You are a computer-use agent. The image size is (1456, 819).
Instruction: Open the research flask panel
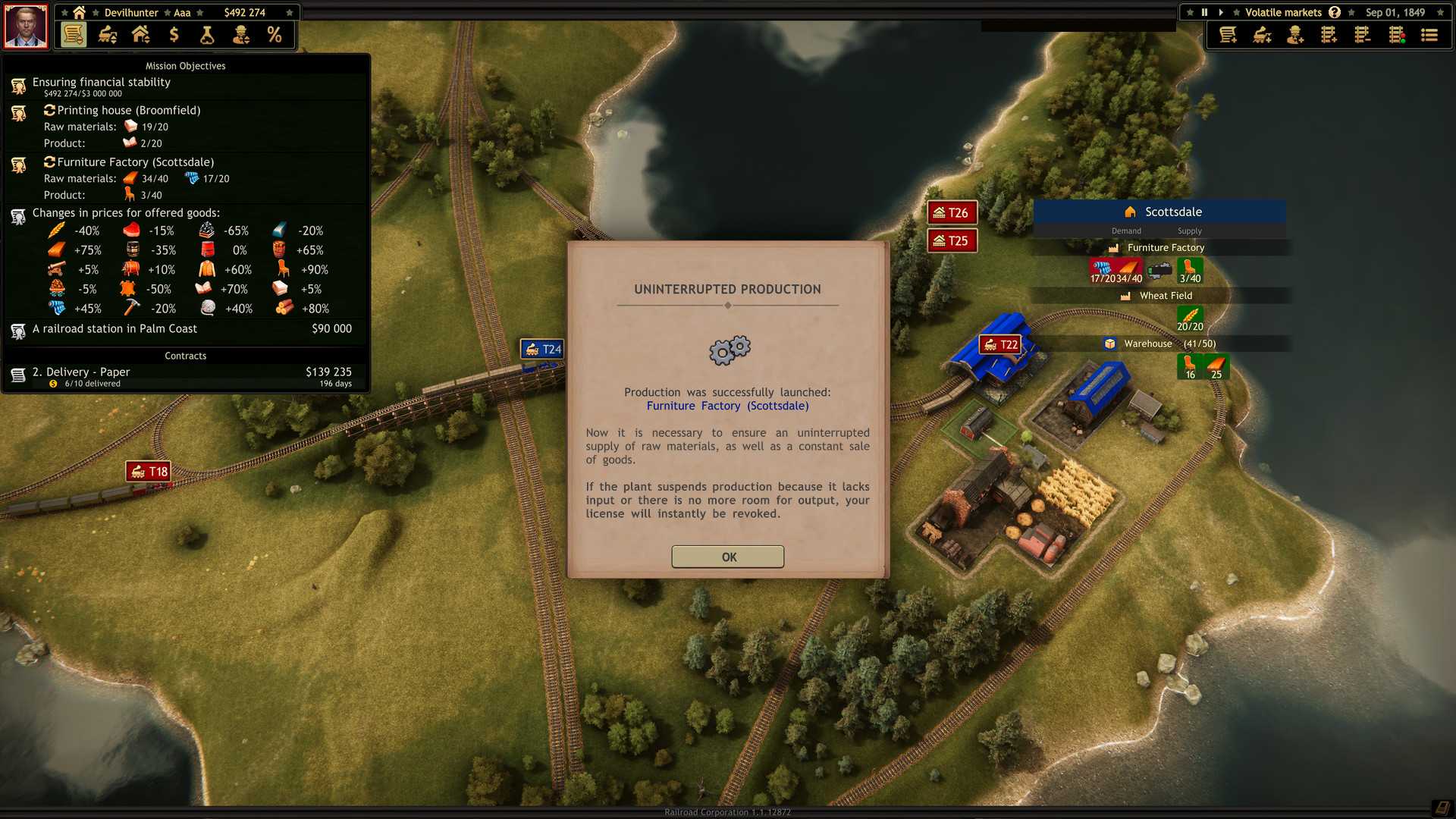click(206, 35)
